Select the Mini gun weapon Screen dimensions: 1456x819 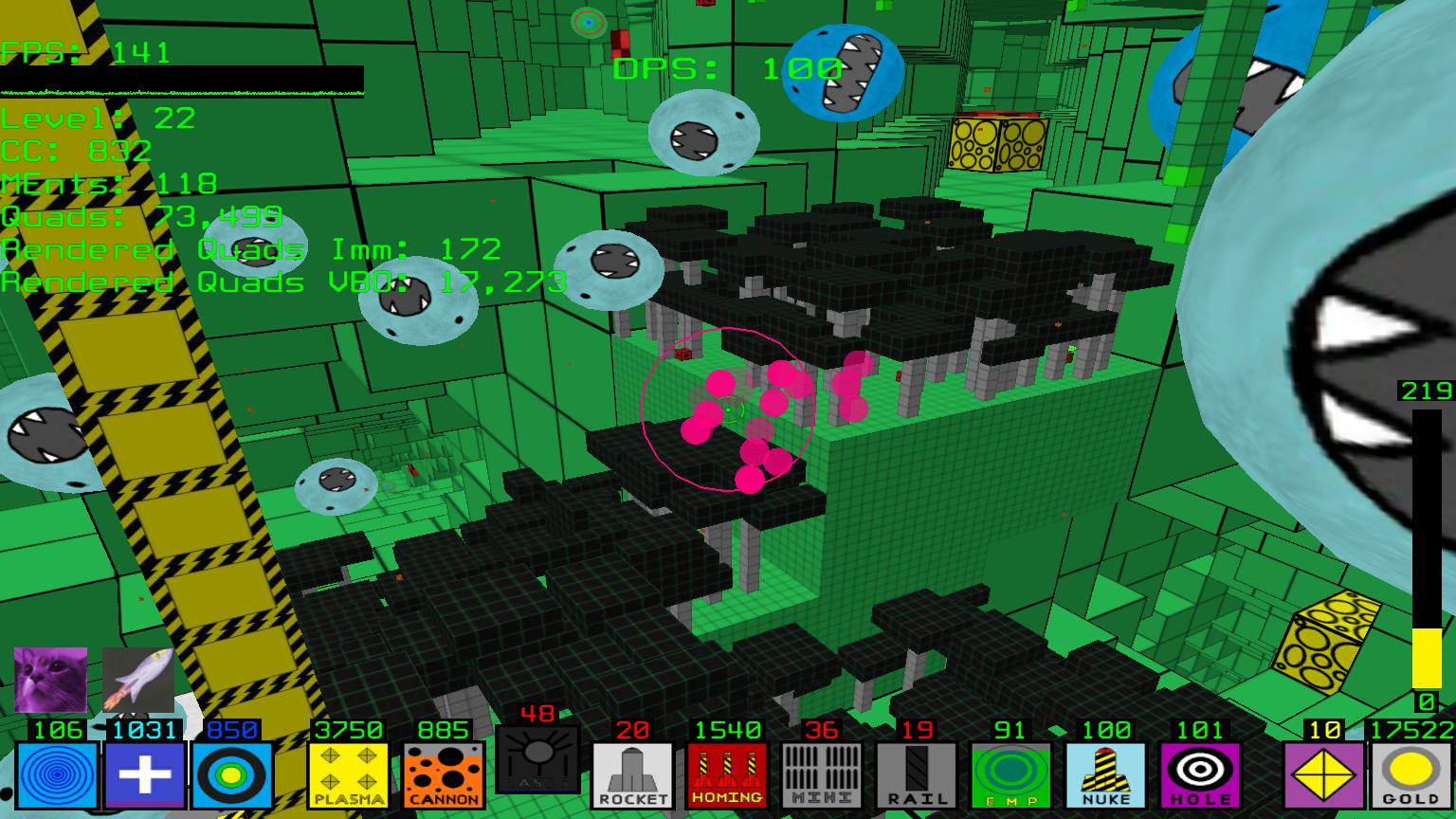click(821, 774)
